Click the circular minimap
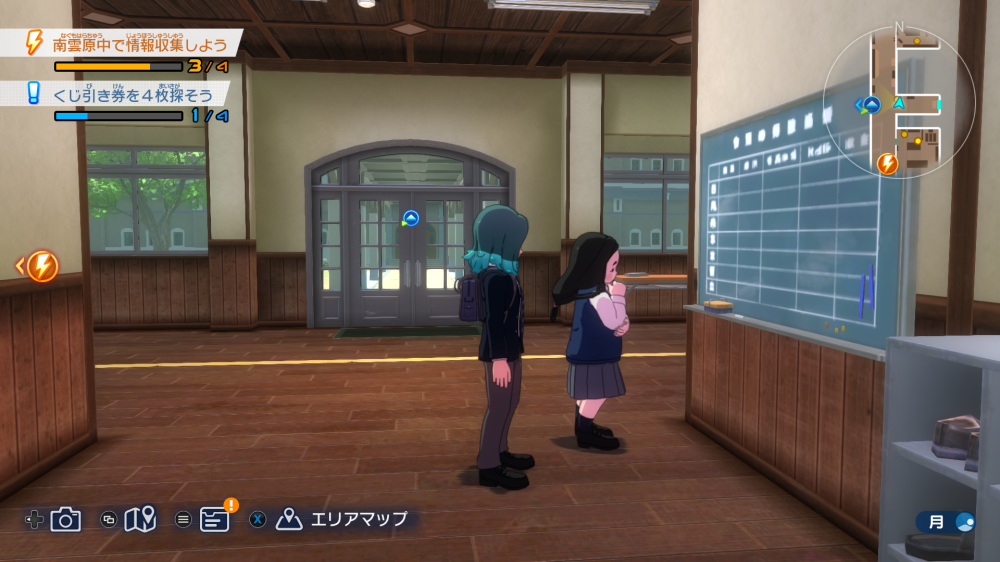The image size is (1000, 562). [899, 103]
